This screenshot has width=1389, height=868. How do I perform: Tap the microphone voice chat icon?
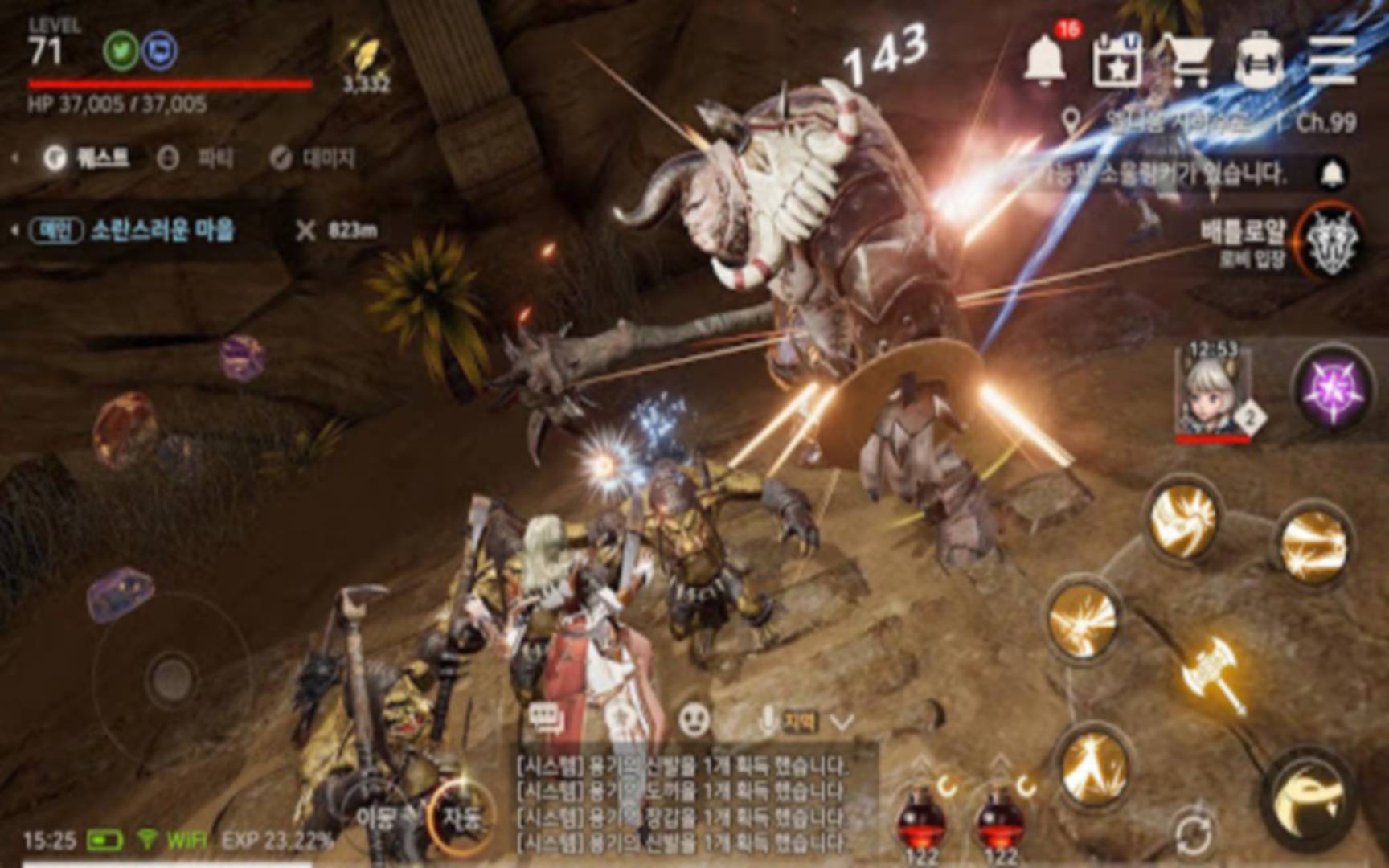768,719
